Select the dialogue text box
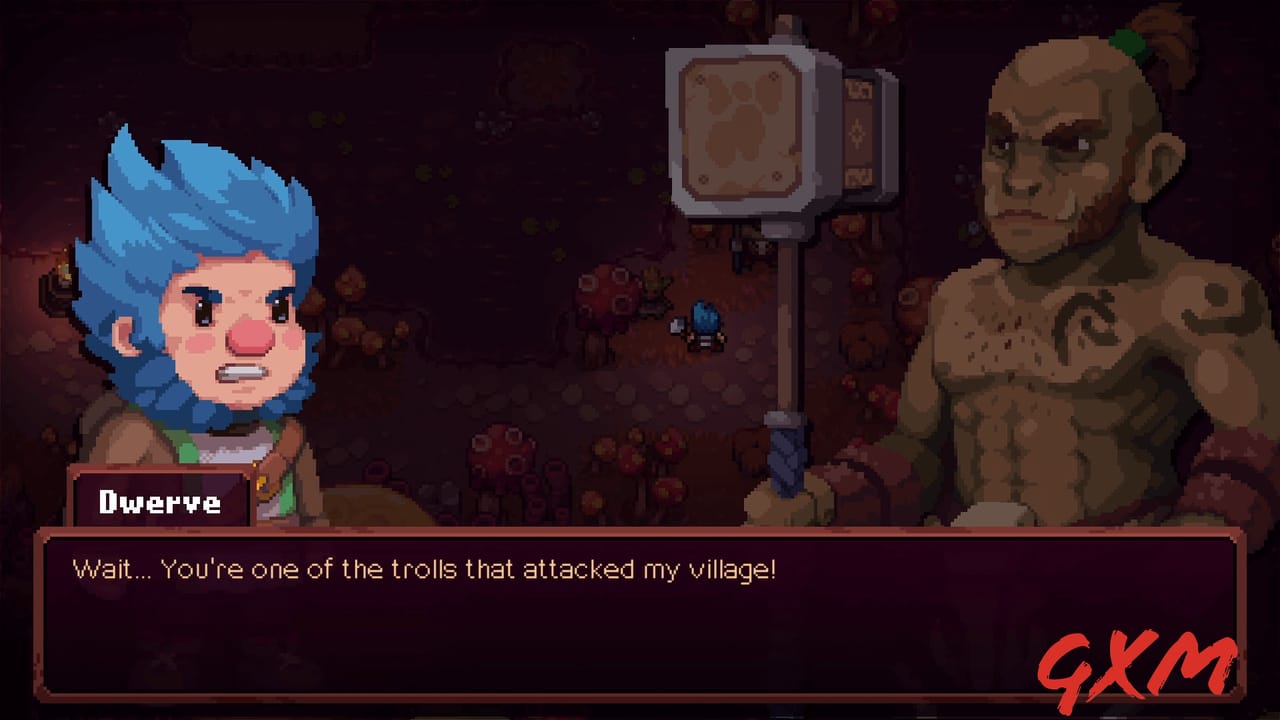 [x=640, y=610]
